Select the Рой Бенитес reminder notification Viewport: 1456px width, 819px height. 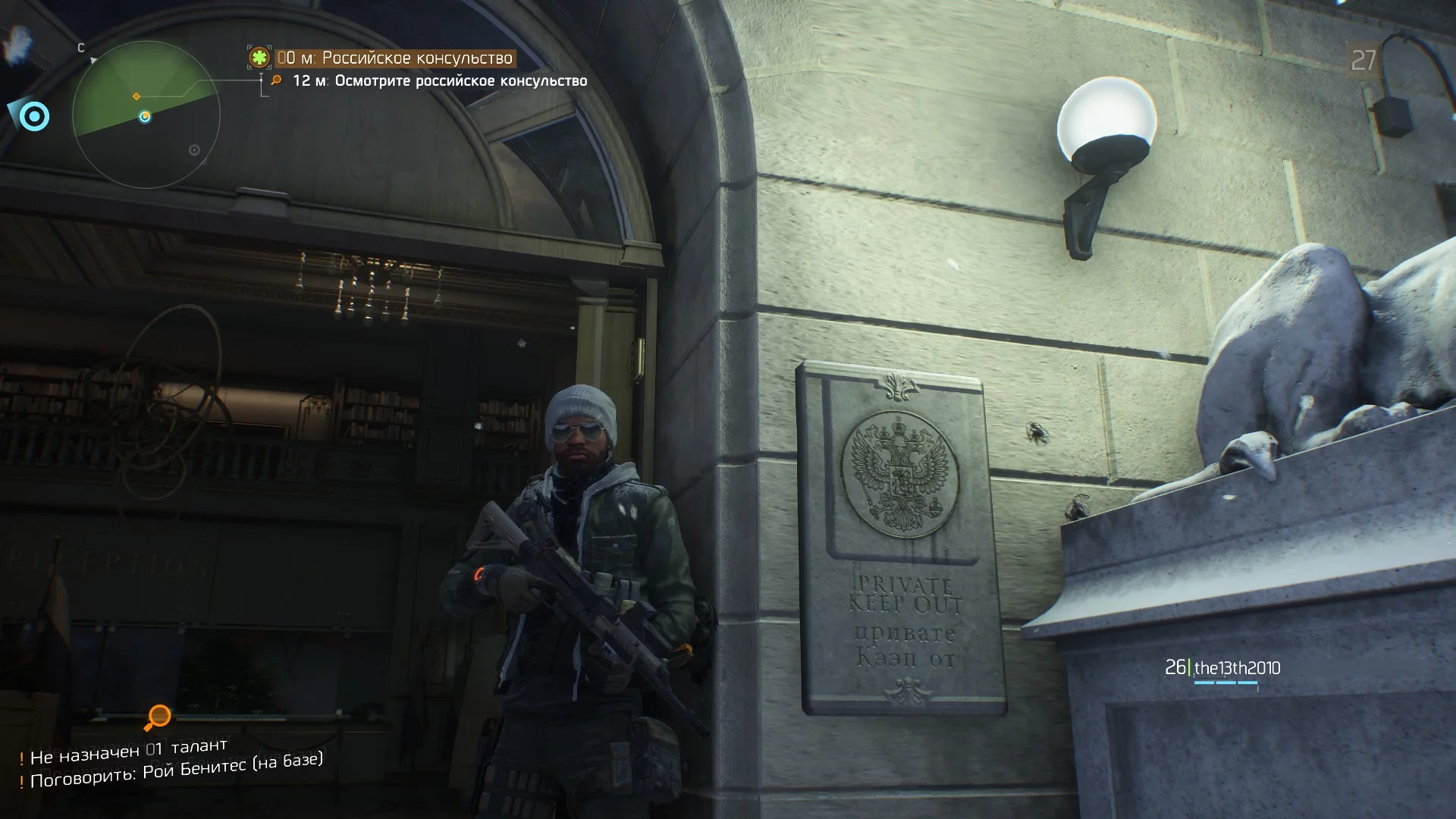[176, 770]
